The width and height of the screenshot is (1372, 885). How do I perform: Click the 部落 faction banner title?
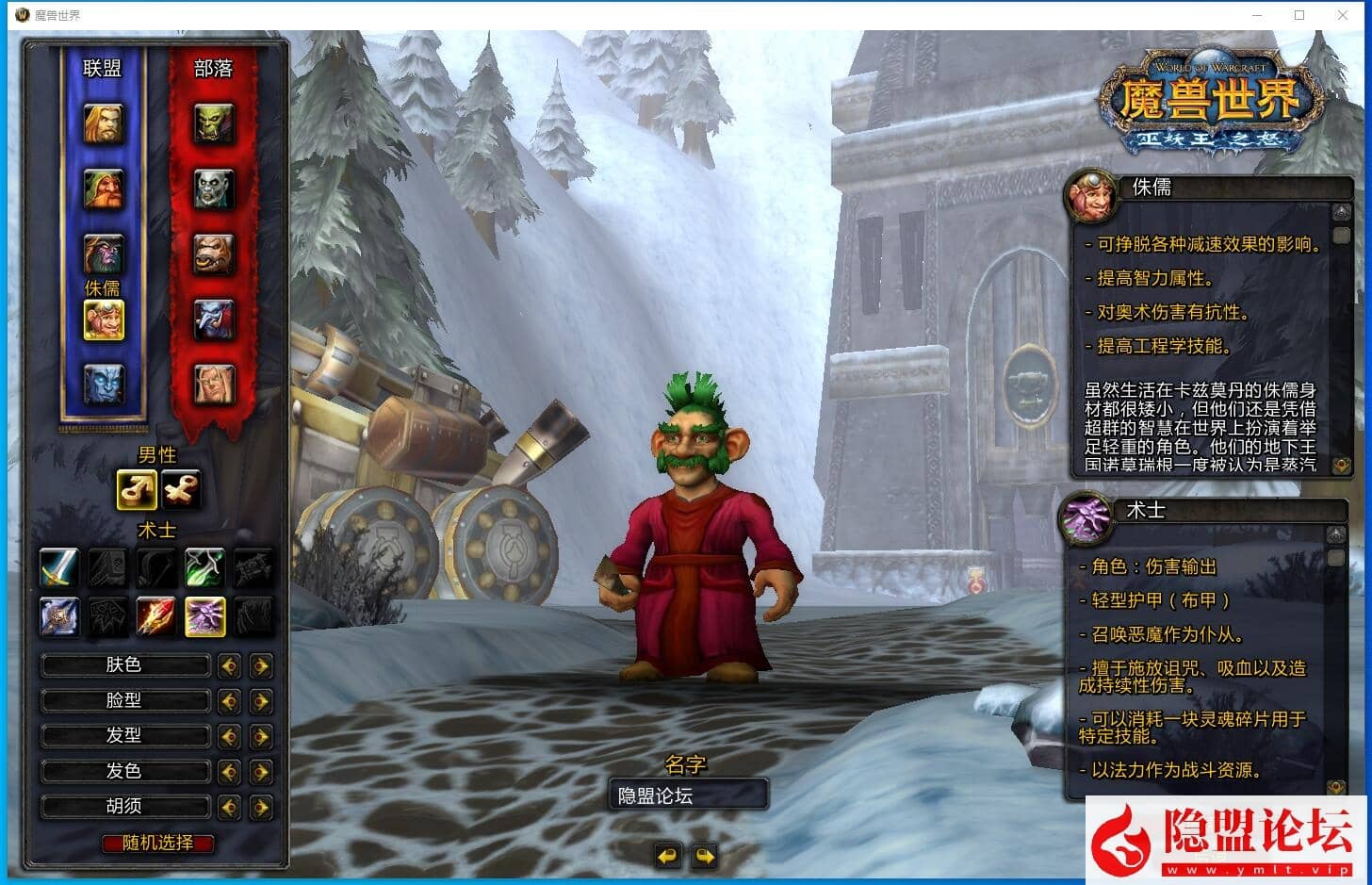coord(212,67)
